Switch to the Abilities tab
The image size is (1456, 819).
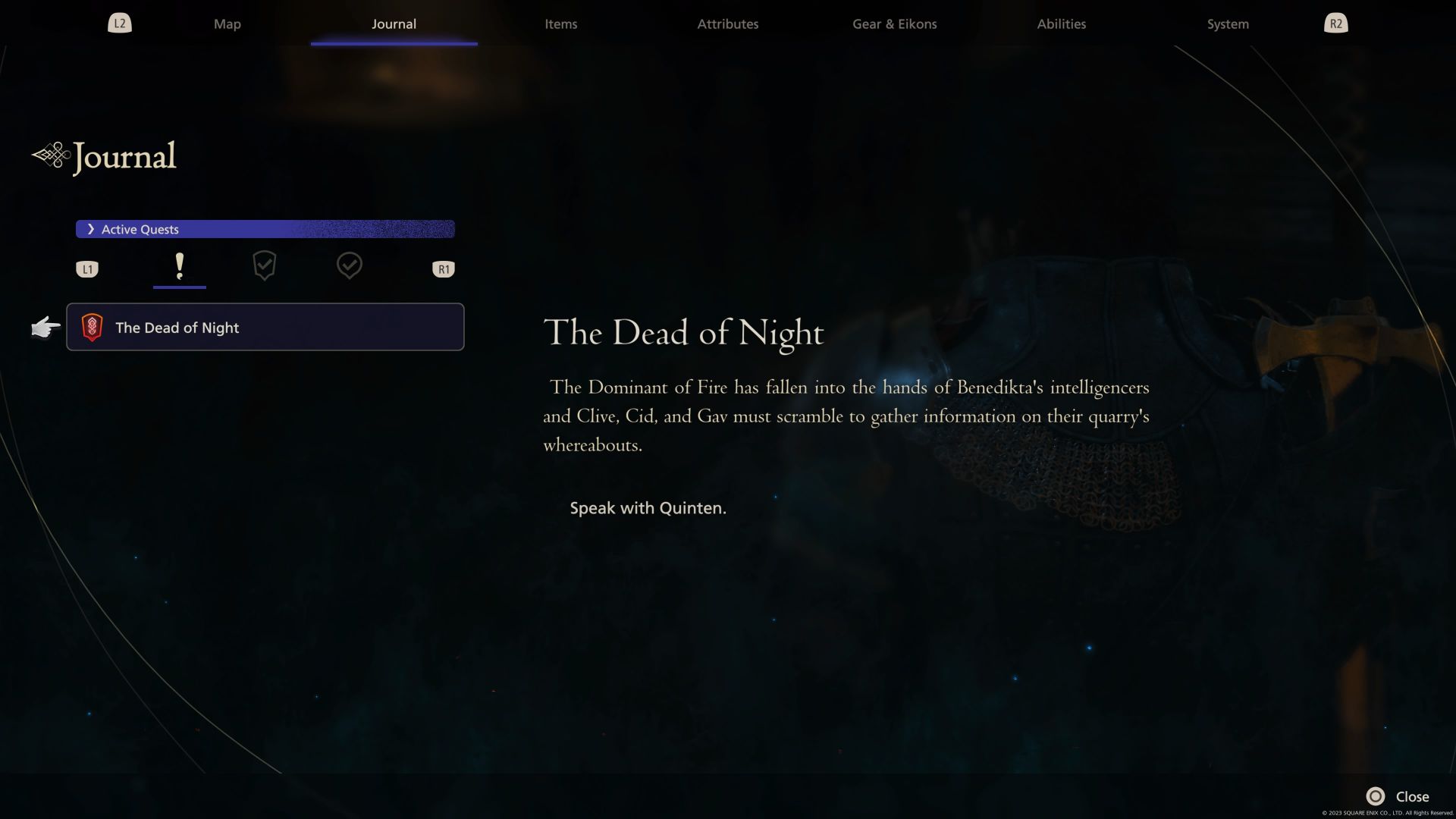(x=1061, y=24)
